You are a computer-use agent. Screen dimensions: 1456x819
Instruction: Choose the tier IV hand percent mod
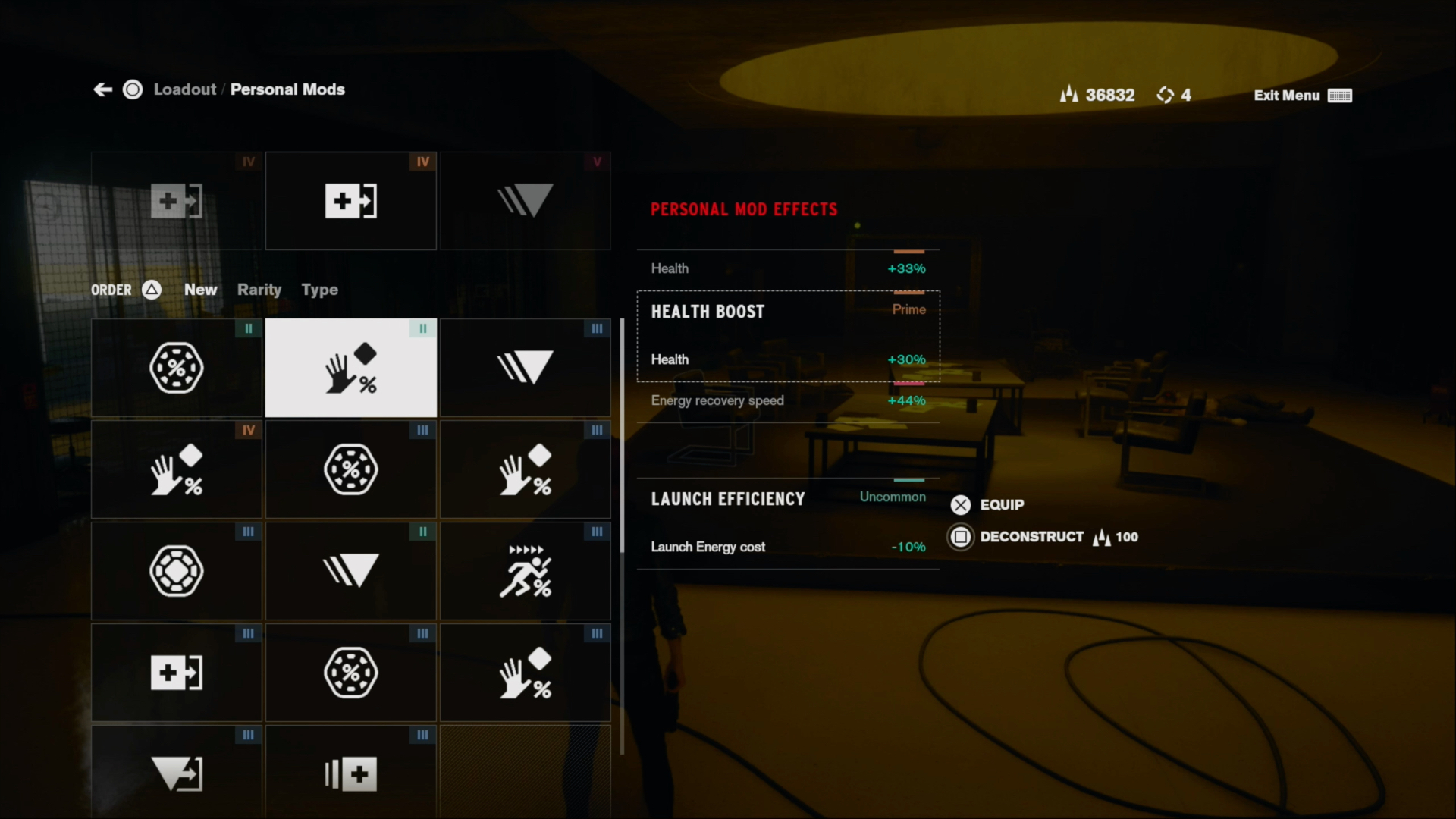(176, 469)
